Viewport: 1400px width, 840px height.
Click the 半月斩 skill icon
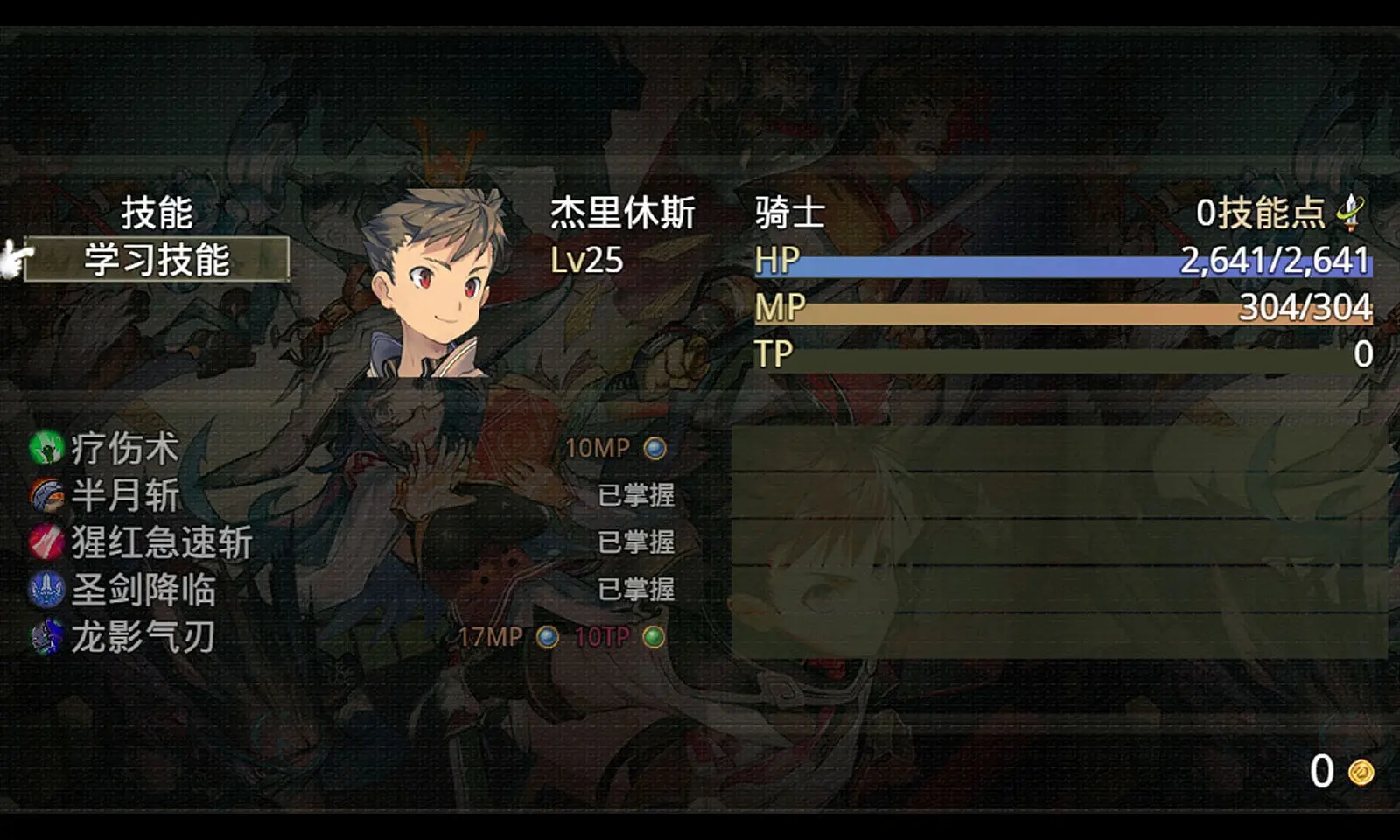45,495
